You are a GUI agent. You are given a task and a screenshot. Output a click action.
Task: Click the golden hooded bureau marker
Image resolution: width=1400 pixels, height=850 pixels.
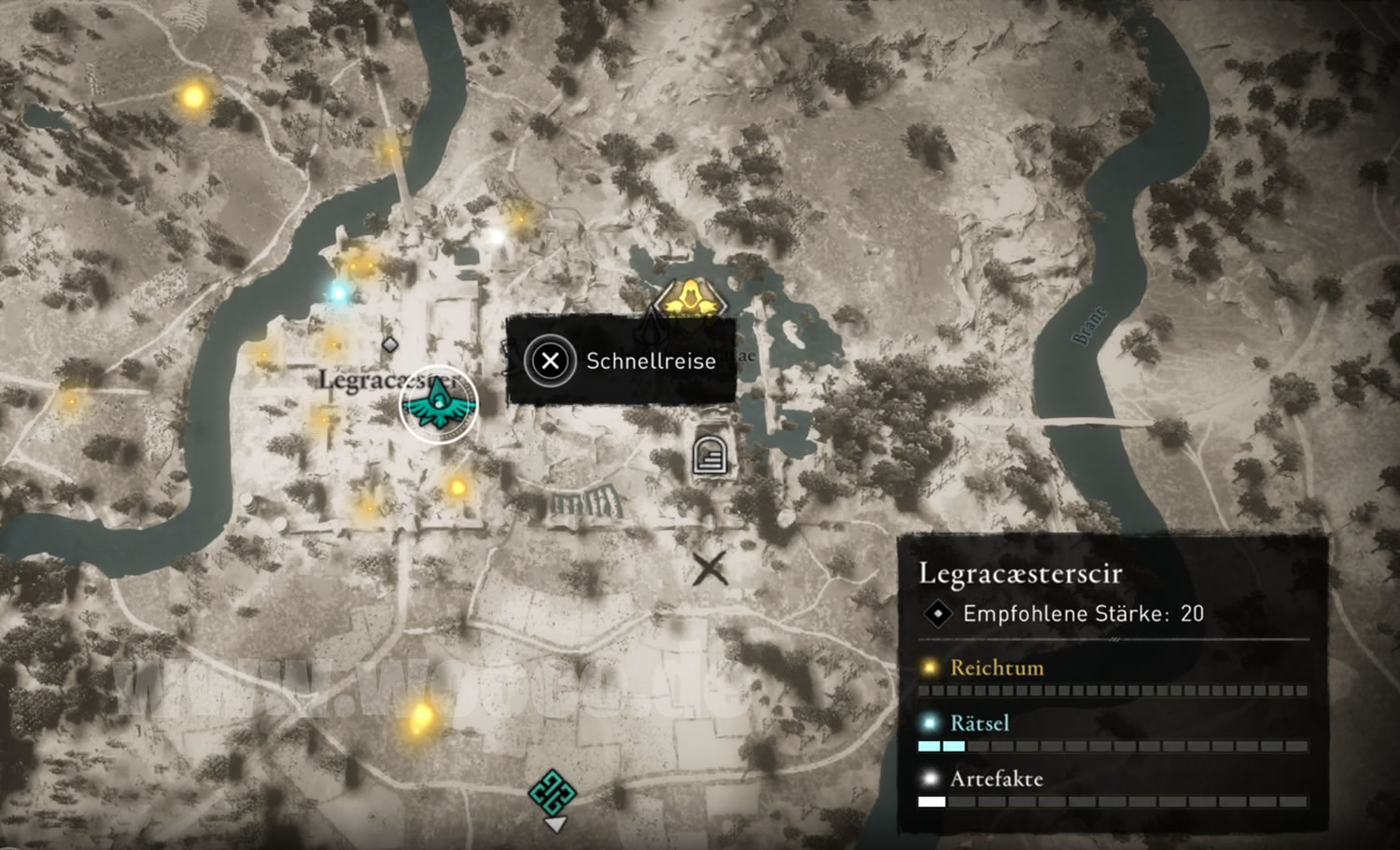pyautogui.click(x=689, y=300)
